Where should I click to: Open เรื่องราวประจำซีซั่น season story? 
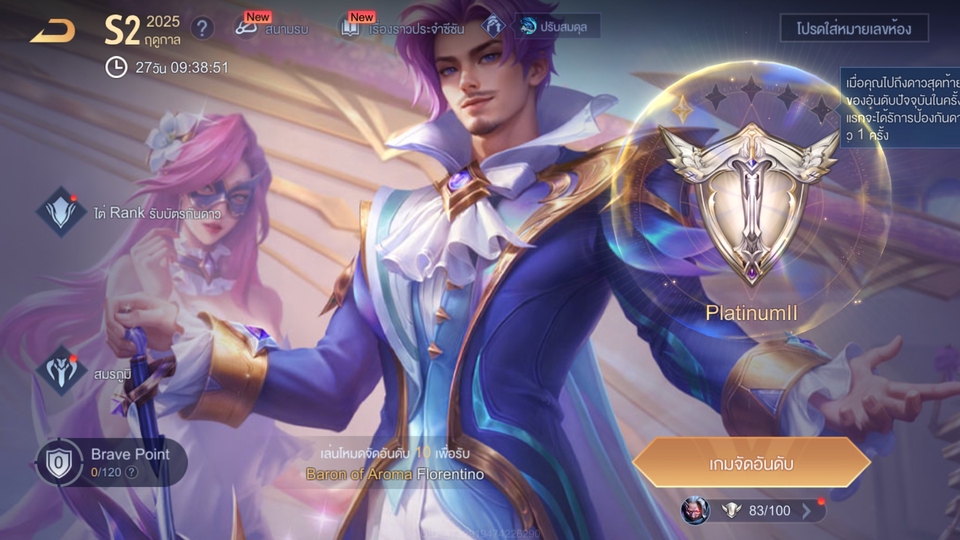(x=395, y=28)
